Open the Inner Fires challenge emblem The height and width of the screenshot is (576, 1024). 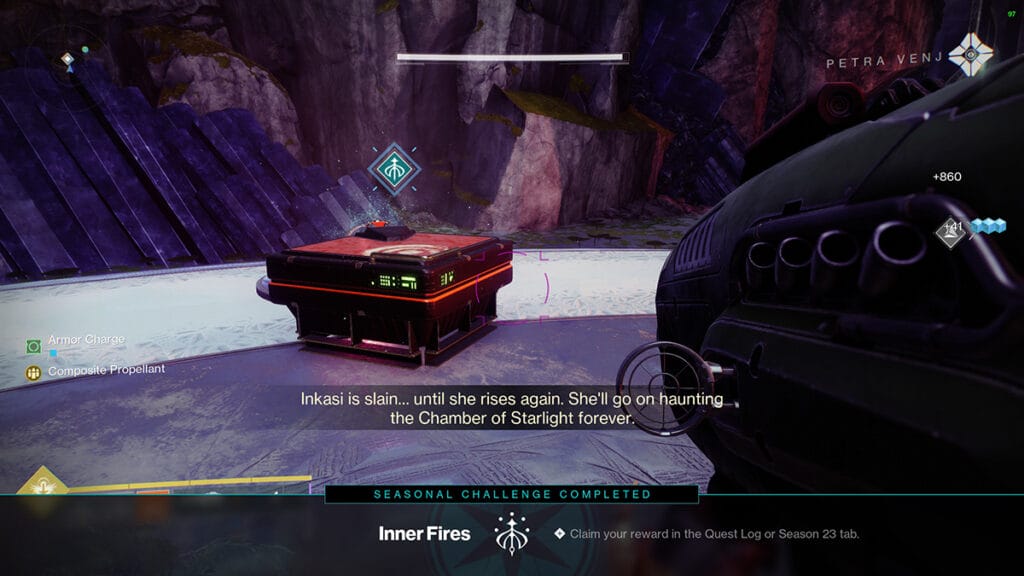tap(510, 534)
